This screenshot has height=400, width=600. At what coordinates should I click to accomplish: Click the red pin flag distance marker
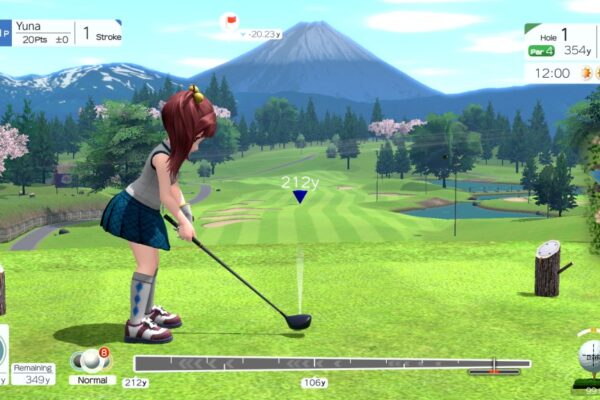tap(231, 20)
